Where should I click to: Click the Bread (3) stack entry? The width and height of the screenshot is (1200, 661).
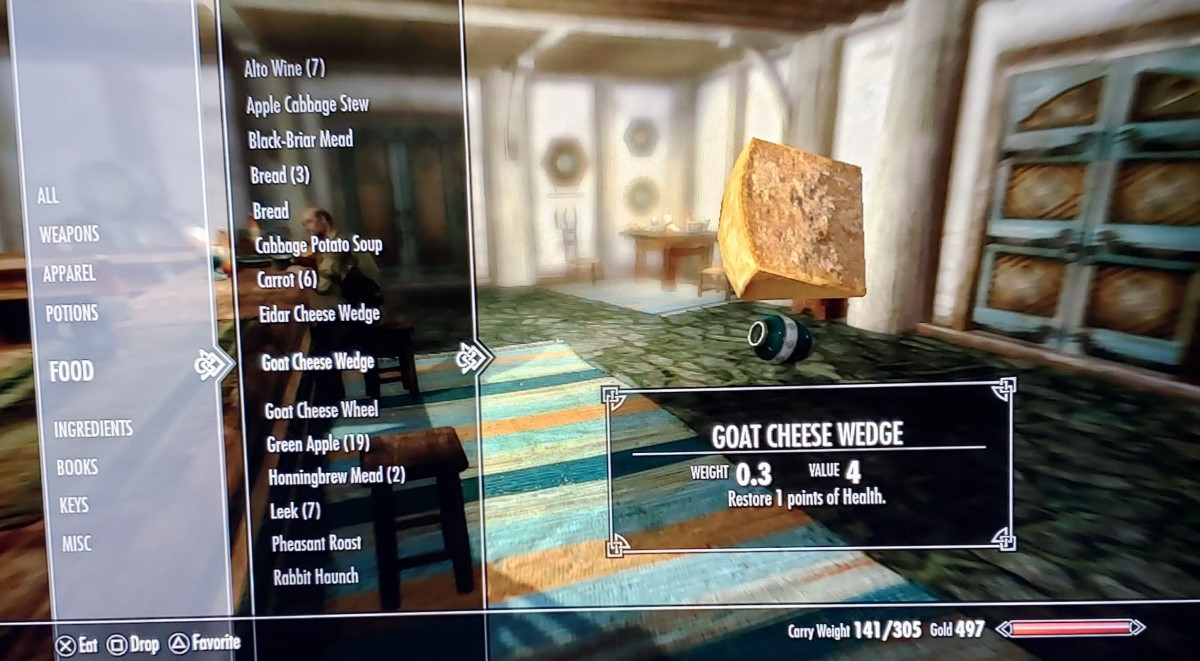click(280, 176)
